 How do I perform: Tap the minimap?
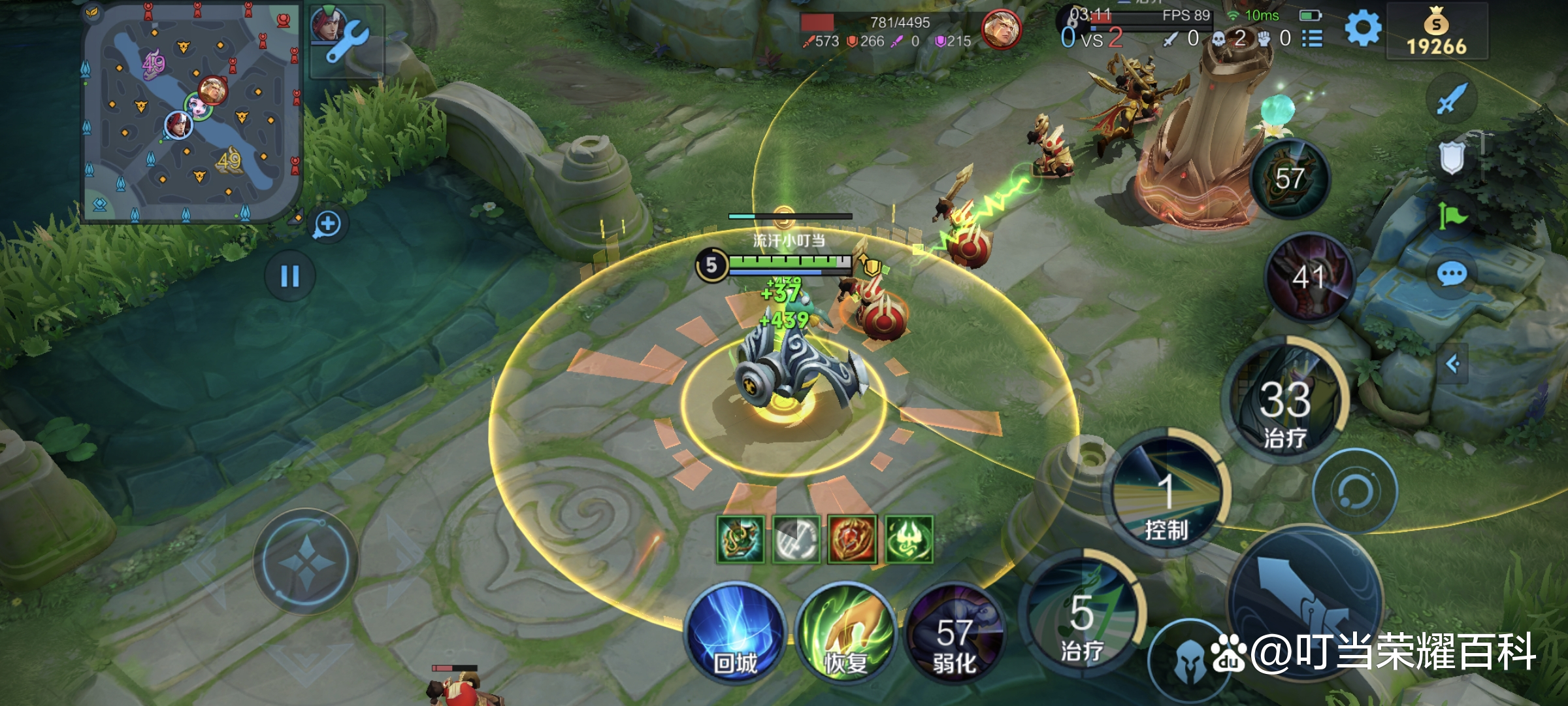(191, 112)
